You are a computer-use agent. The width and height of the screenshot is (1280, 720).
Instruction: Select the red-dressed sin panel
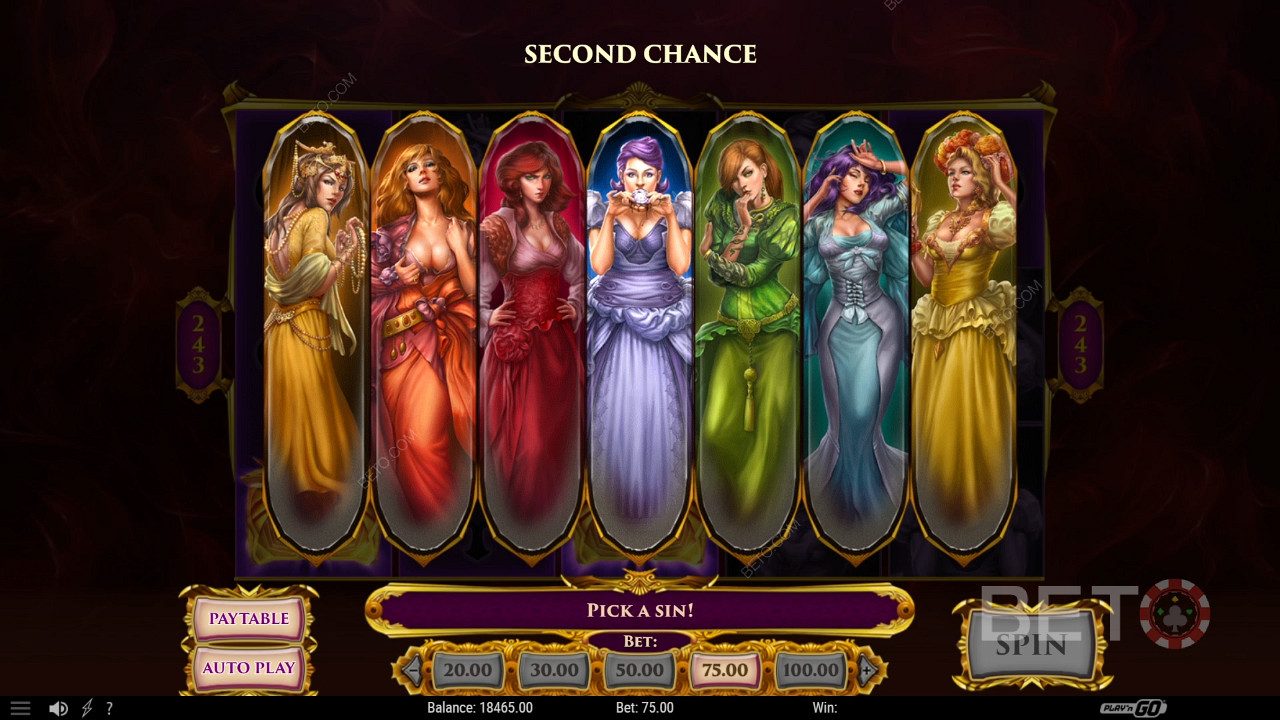click(x=531, y=330)
